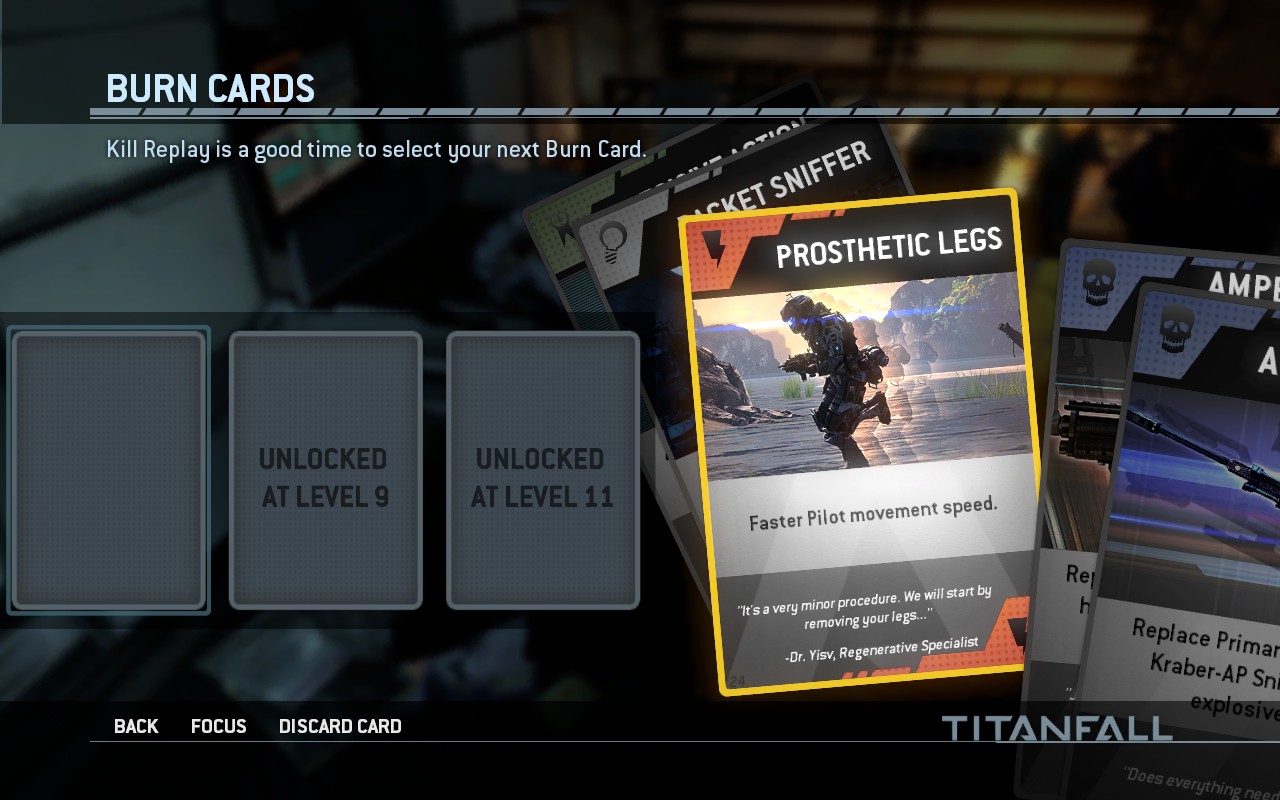Go back with the BACK button
1280x800 pixels.
pos(136,727)
